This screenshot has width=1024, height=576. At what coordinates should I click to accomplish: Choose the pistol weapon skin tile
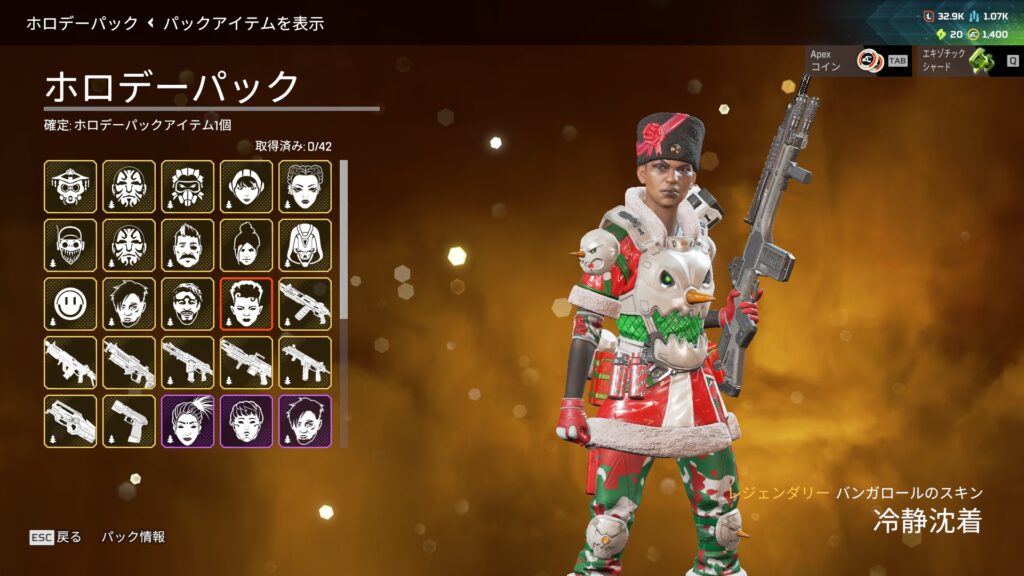(129, 420)
